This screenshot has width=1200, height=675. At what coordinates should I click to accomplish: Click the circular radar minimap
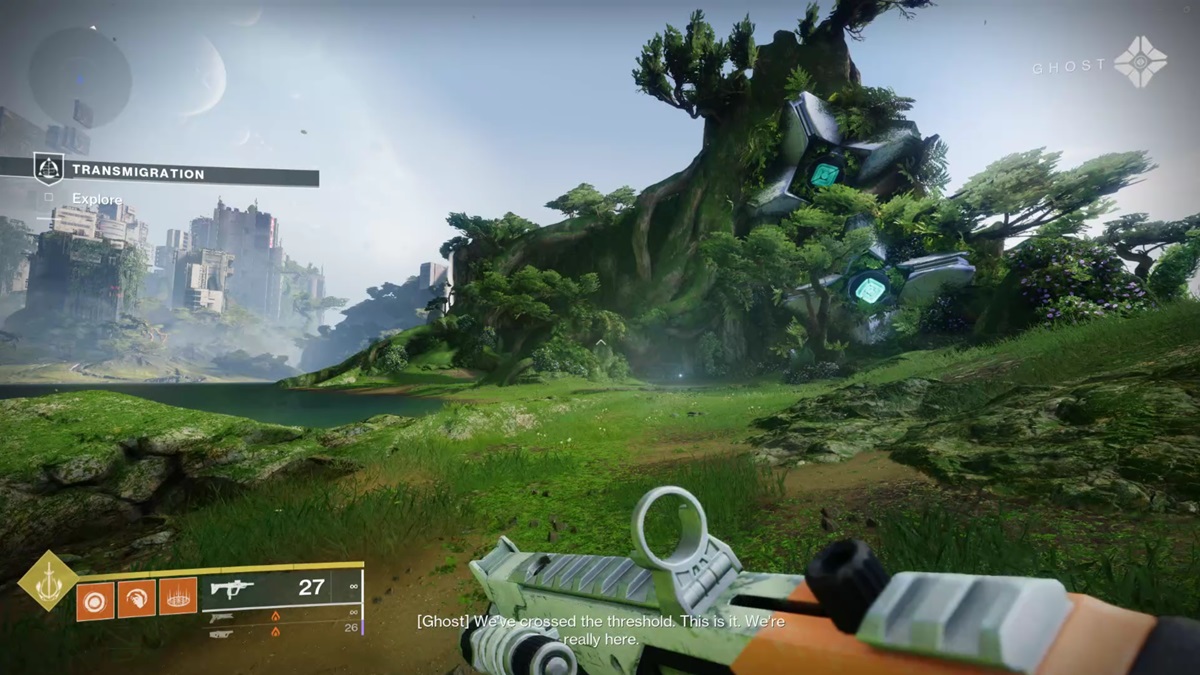pos(80,76)
